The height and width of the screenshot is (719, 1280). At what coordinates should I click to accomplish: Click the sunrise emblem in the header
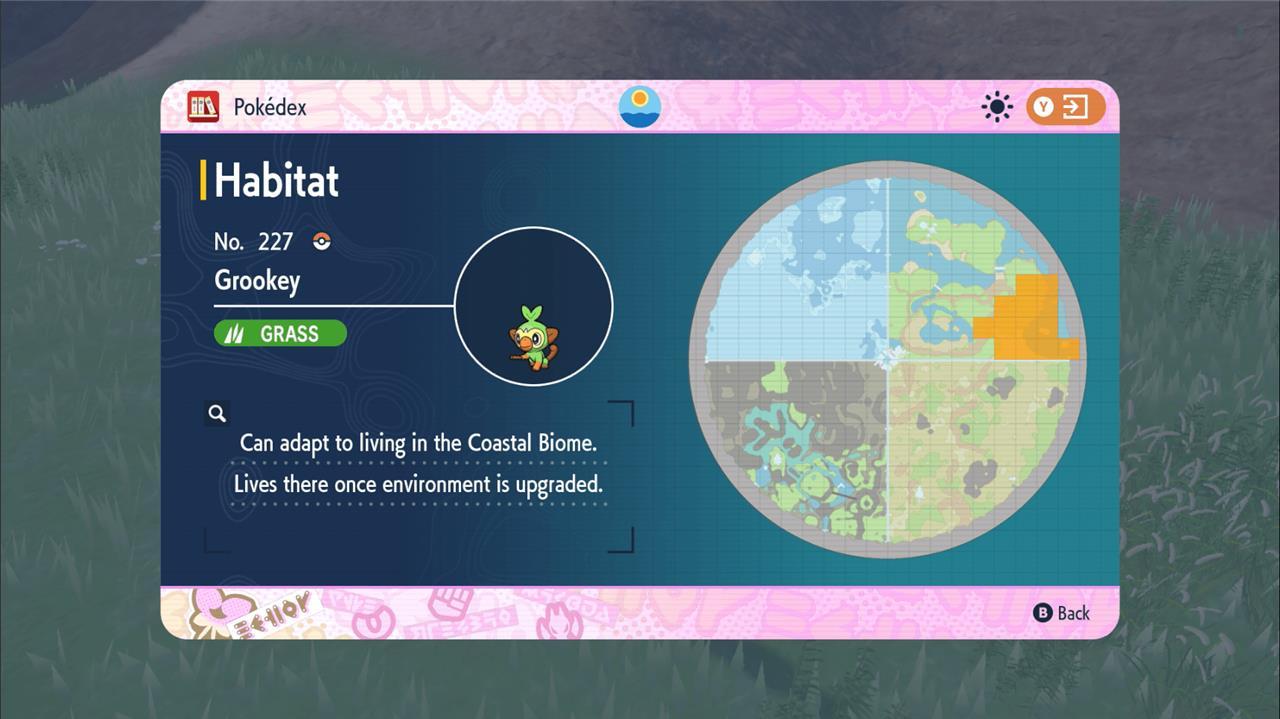(640, 106)
